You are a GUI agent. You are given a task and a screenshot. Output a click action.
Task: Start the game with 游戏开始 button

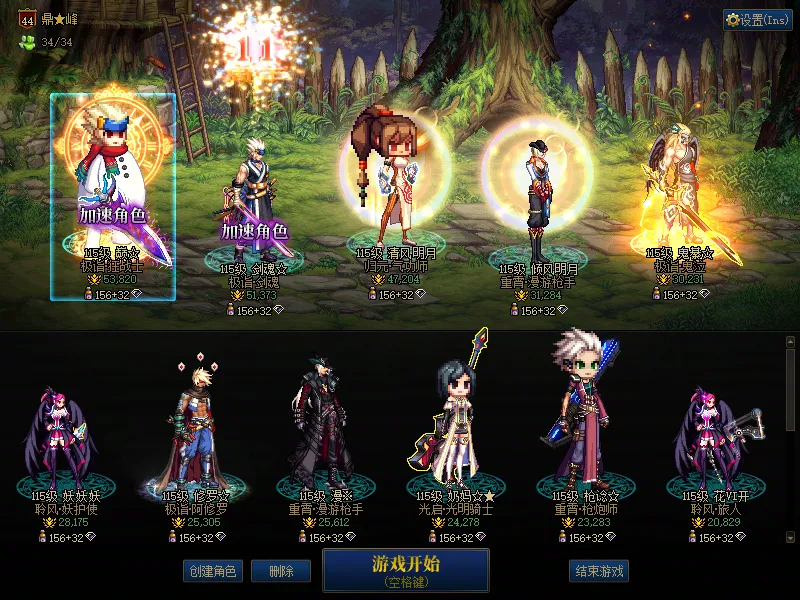[x=405, y=568]
